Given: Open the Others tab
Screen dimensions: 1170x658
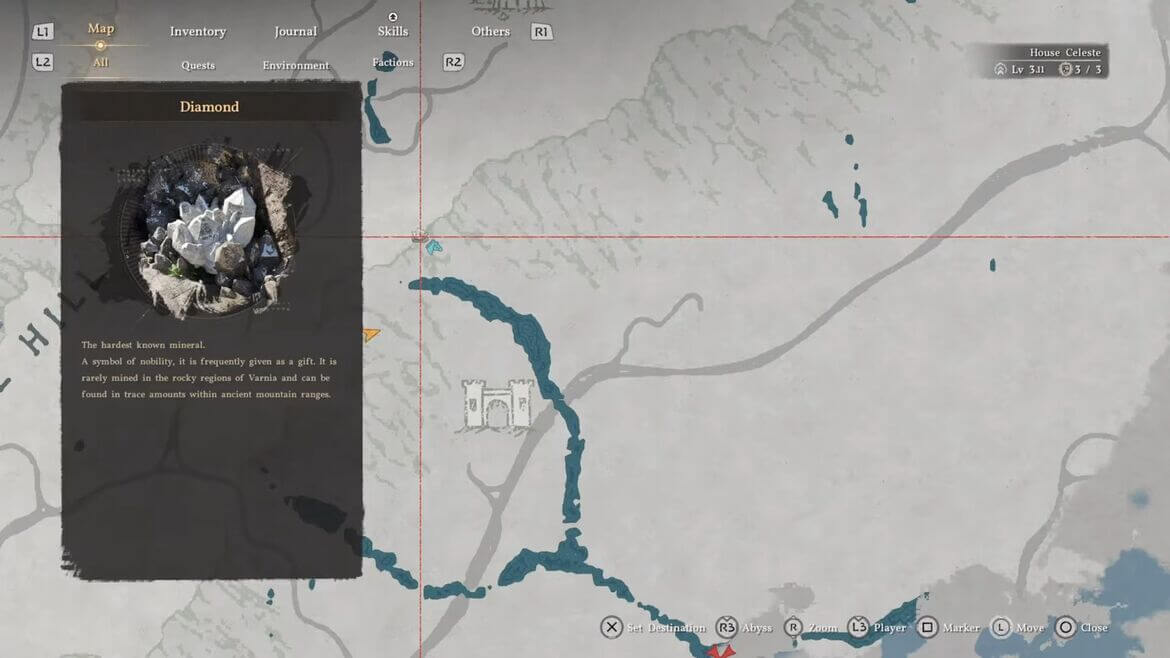Looking at the screenshot, I should [x=491, y=32].
